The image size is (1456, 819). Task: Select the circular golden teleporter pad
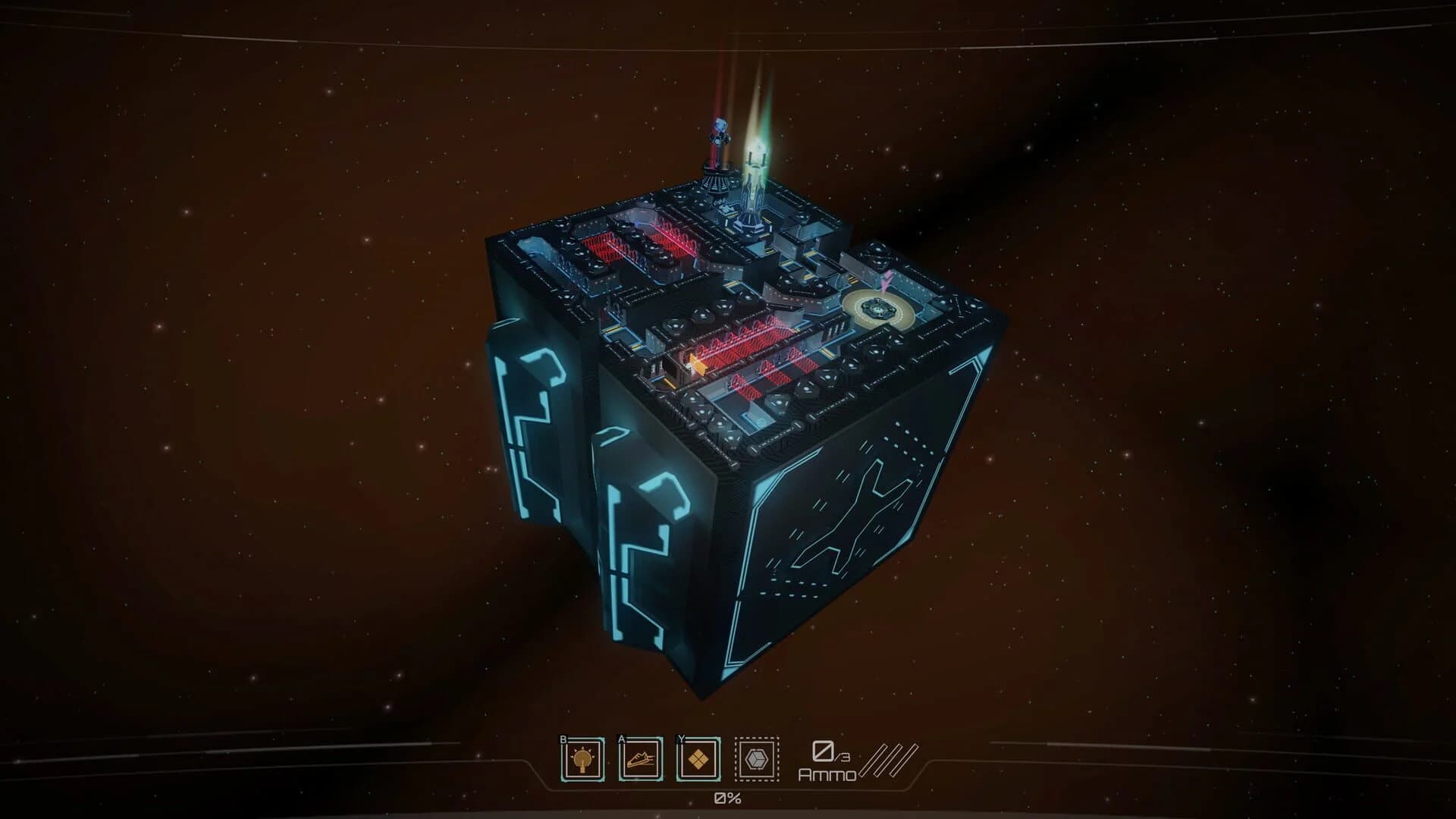click(878, 308)
